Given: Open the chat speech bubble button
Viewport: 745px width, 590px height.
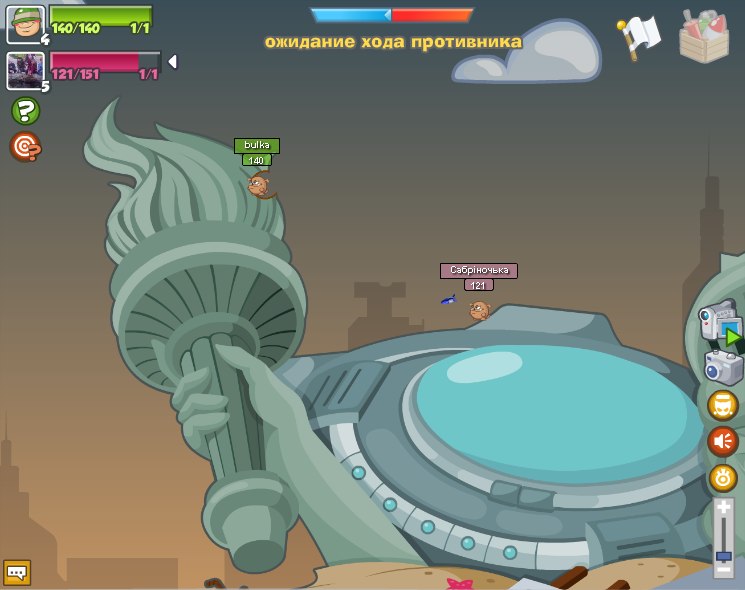Looking at the screenshot, I should (17, 572).
